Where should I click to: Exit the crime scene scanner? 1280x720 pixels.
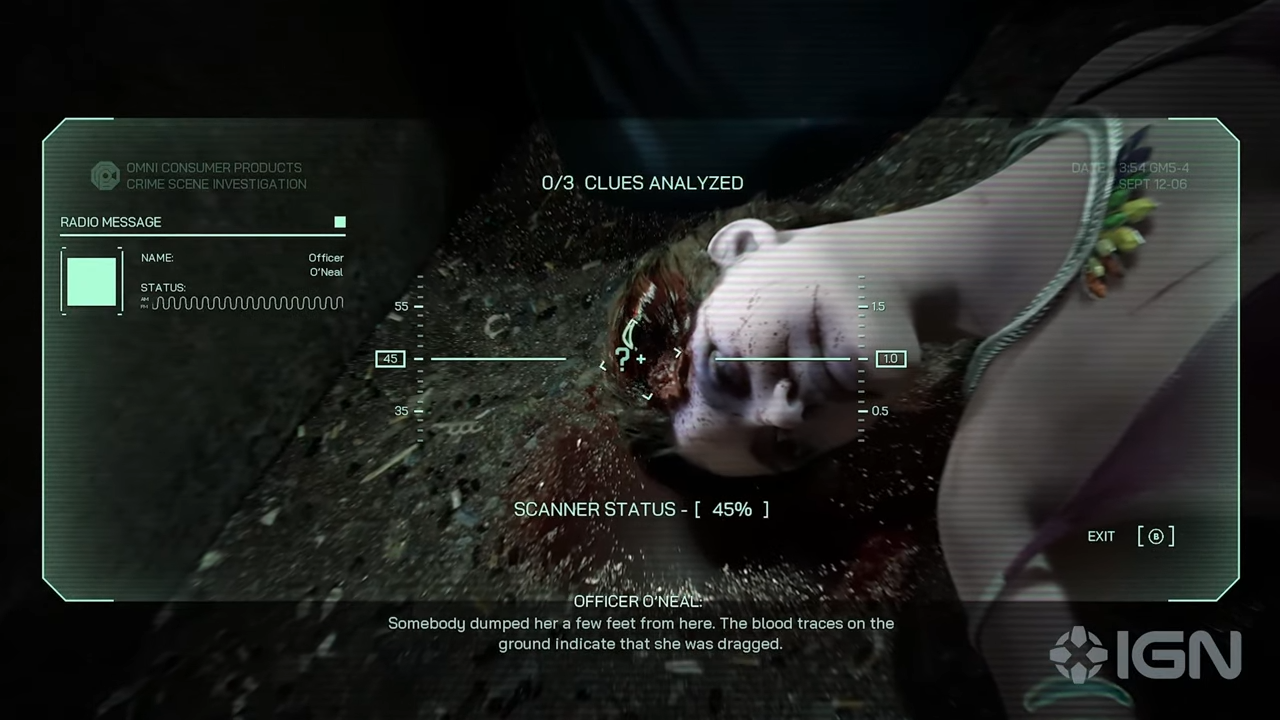pos(1156,536)
